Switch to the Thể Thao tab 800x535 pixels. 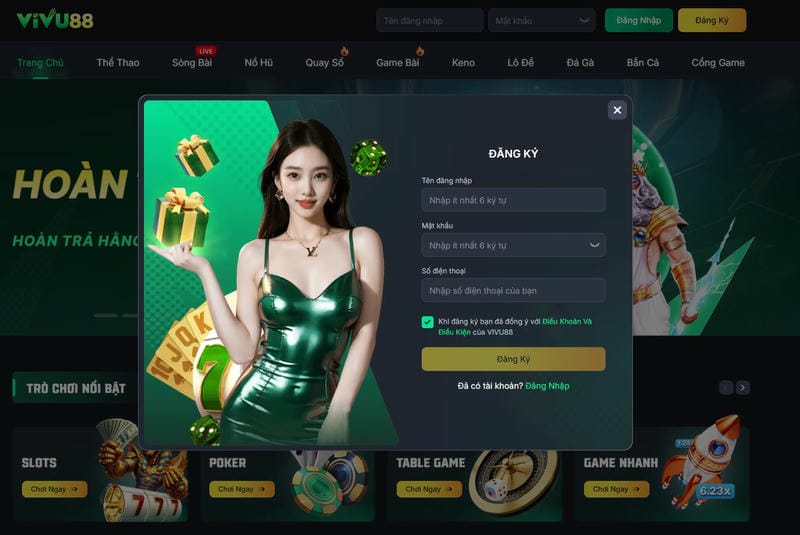point(118,63)
